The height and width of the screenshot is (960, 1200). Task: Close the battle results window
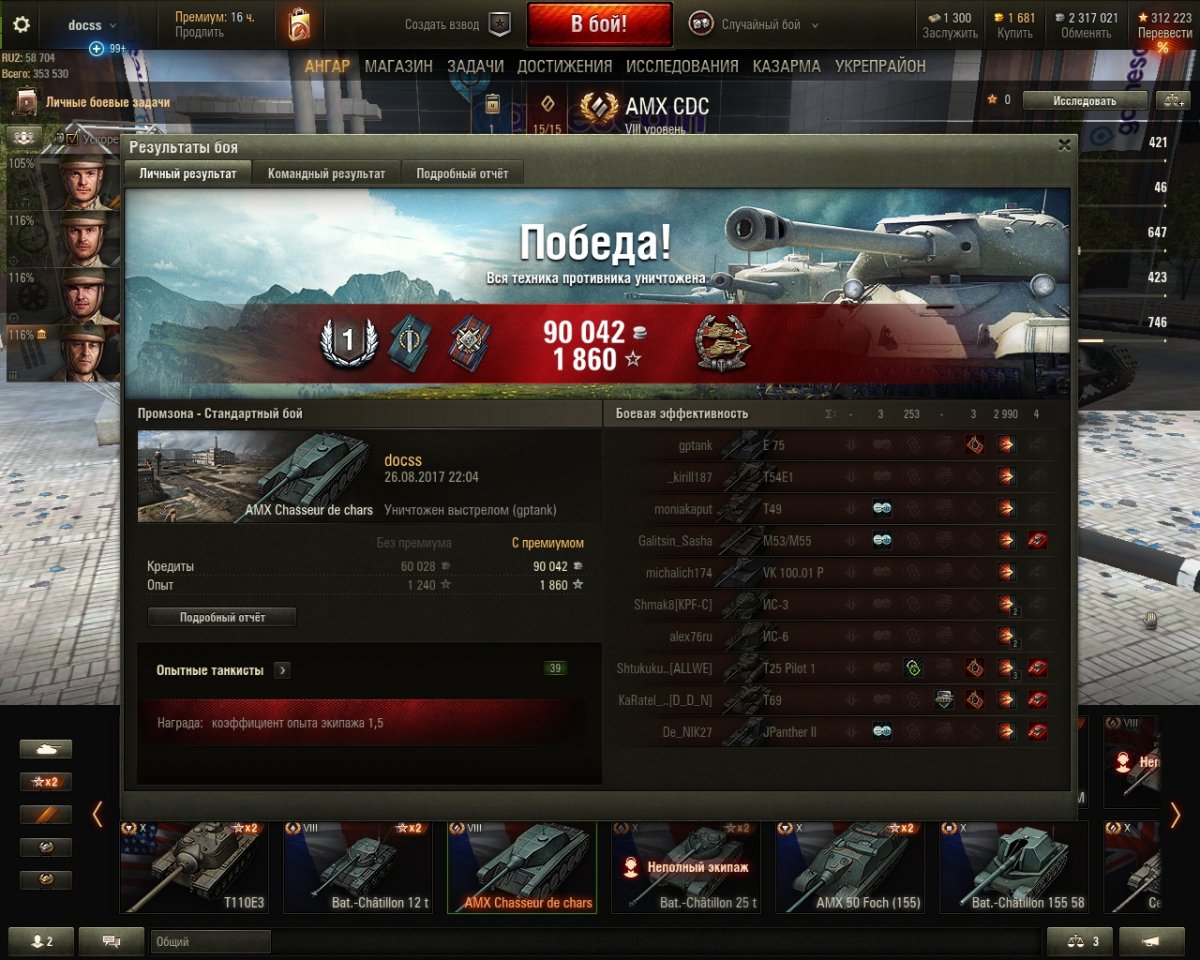pos(1064,145)
